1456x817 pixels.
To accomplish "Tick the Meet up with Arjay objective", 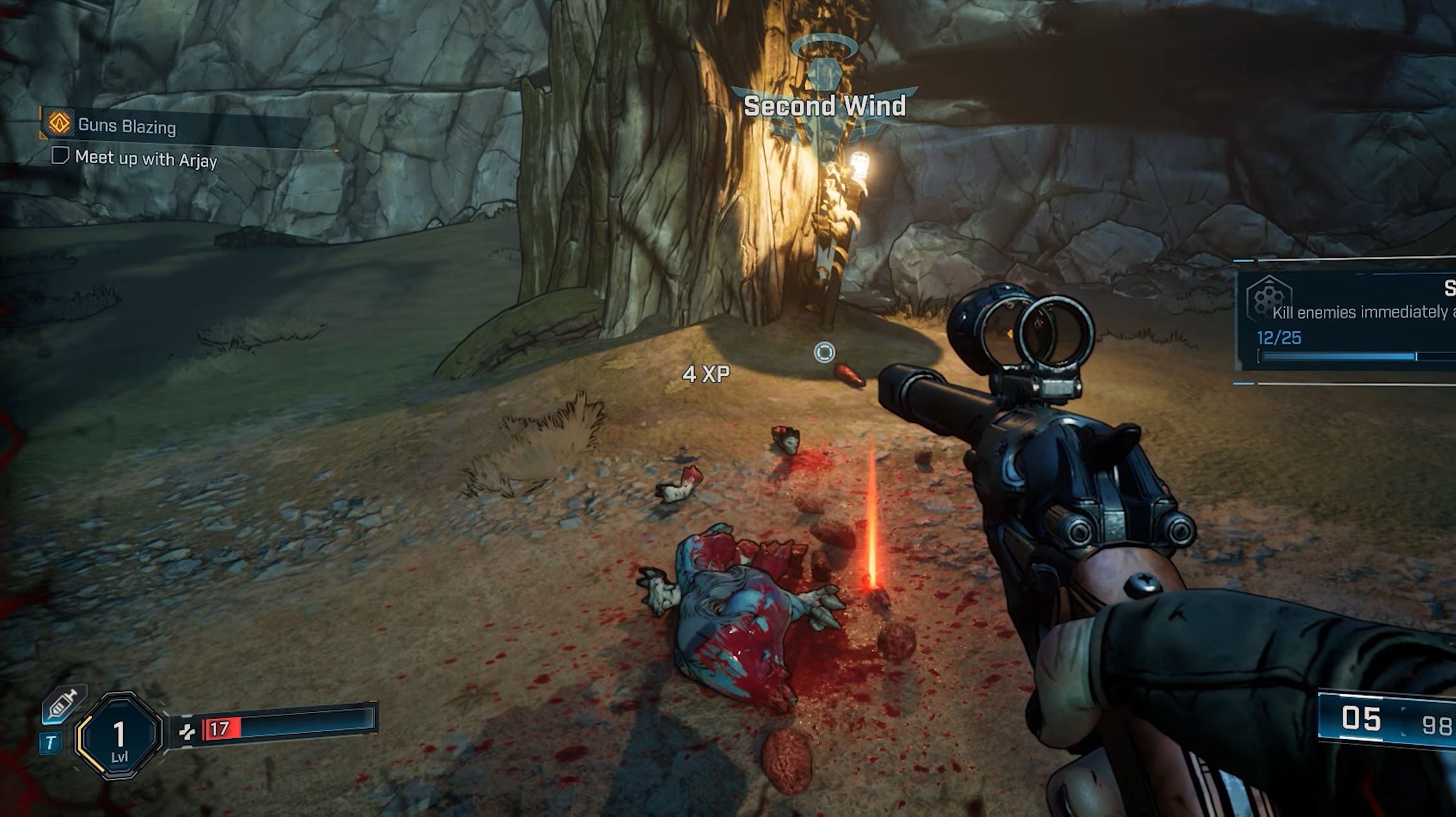I will click(x=60, y=156).
